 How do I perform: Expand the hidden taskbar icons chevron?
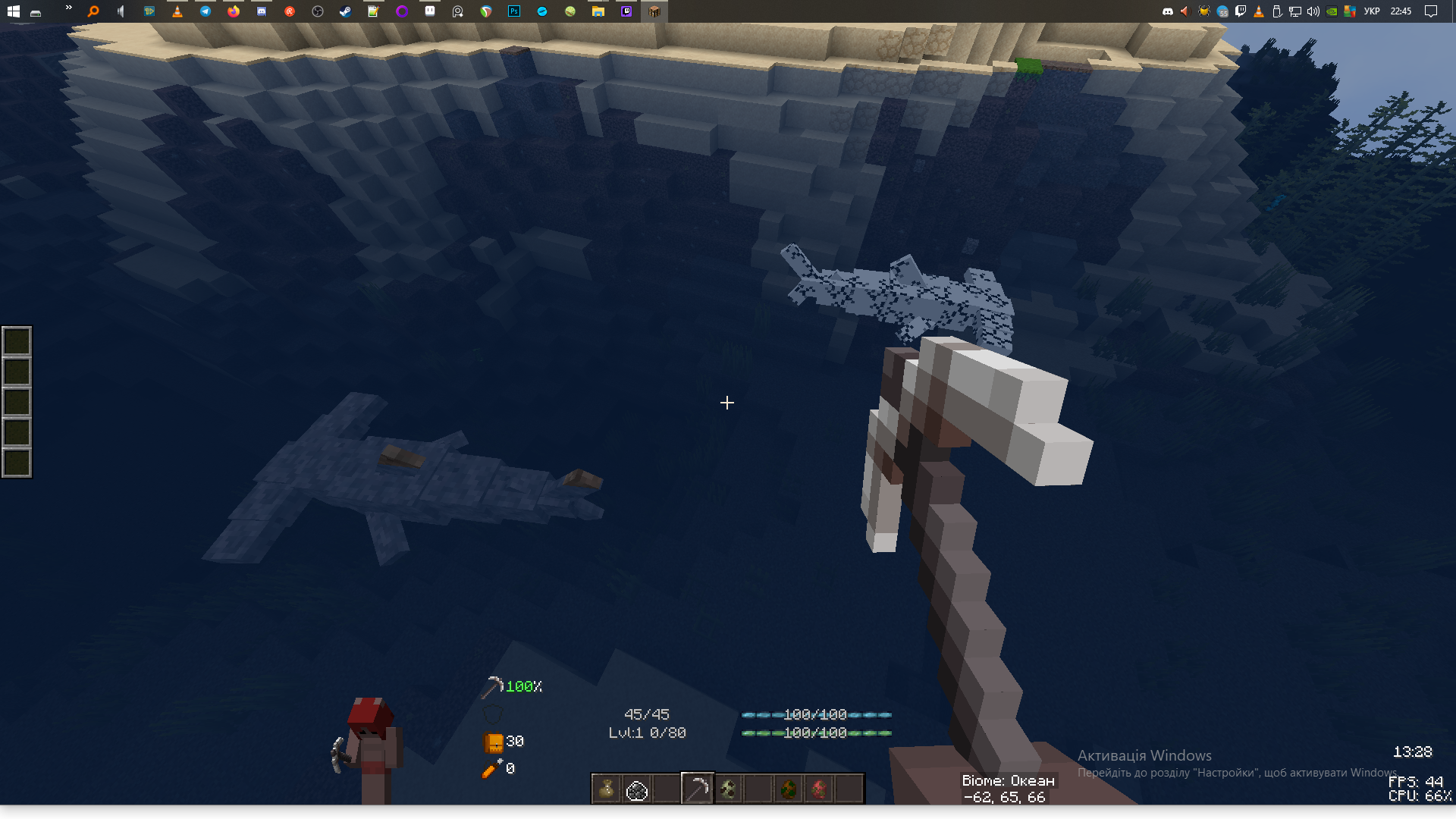pos(68,10)
